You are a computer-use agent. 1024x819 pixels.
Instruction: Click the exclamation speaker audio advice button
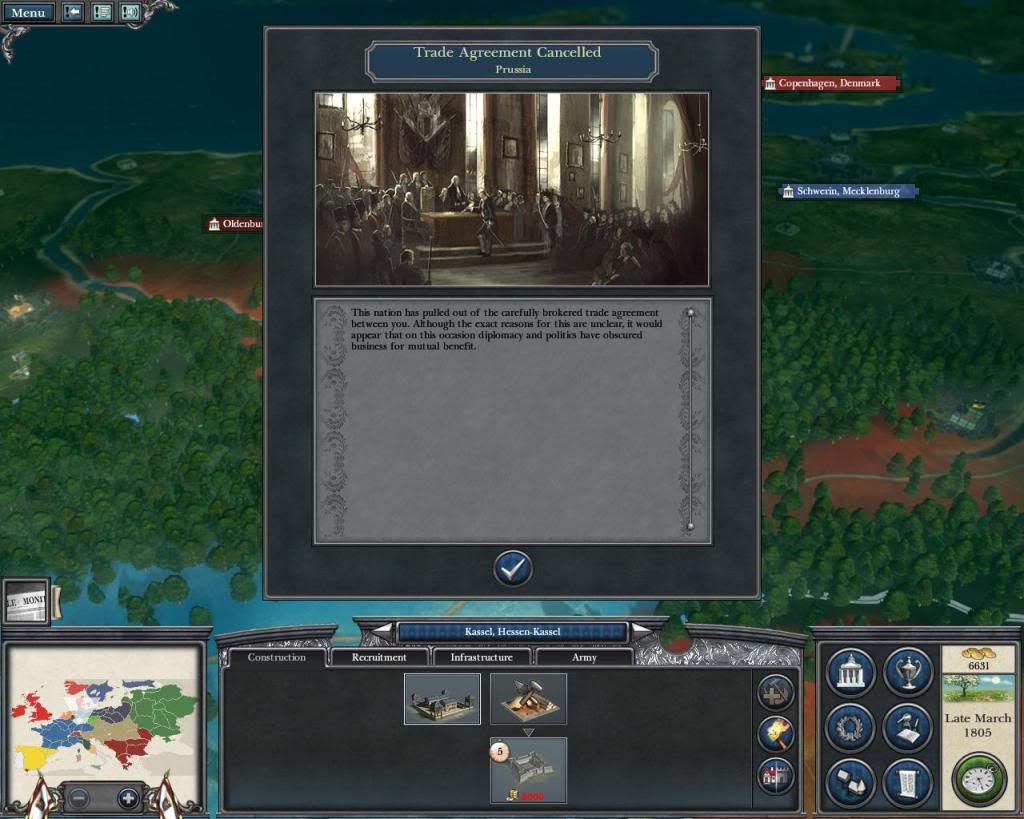coord(130,13)
